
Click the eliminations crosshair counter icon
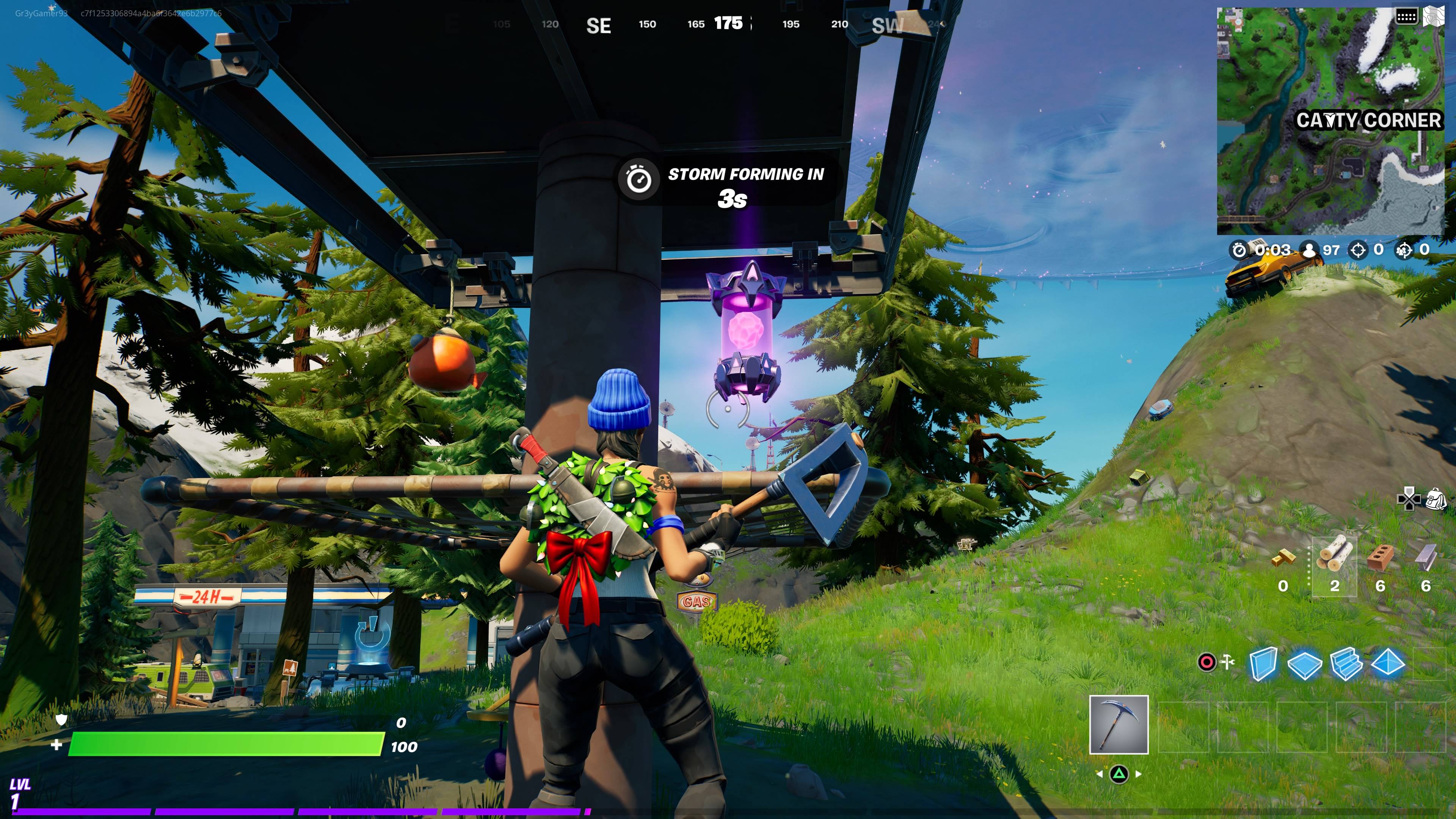click(x=1359, y=250)
